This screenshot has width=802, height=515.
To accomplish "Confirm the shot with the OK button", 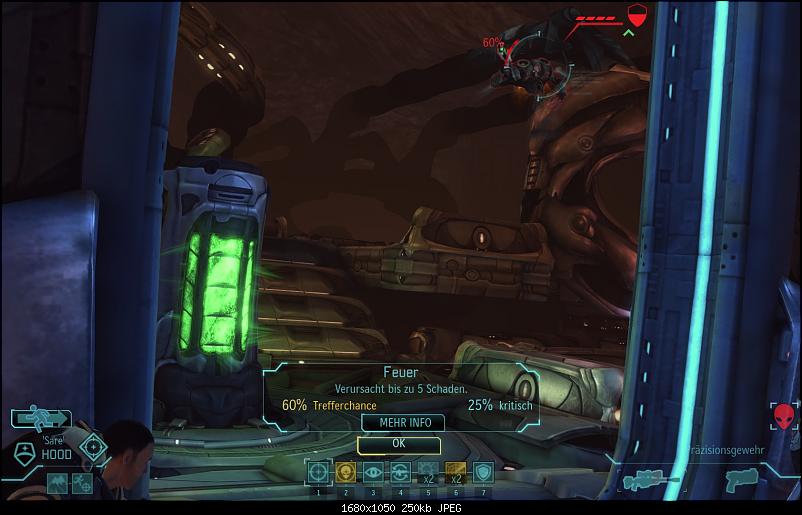I will coord(398,444).
